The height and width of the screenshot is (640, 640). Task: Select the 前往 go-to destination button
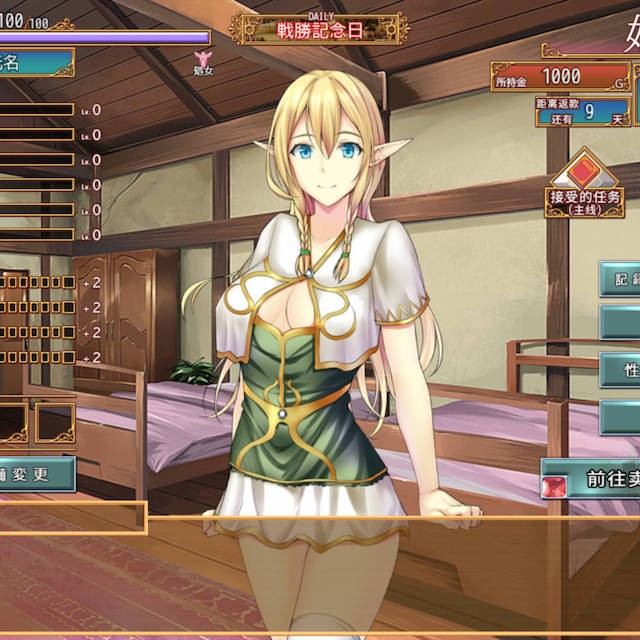click(590, 479)
